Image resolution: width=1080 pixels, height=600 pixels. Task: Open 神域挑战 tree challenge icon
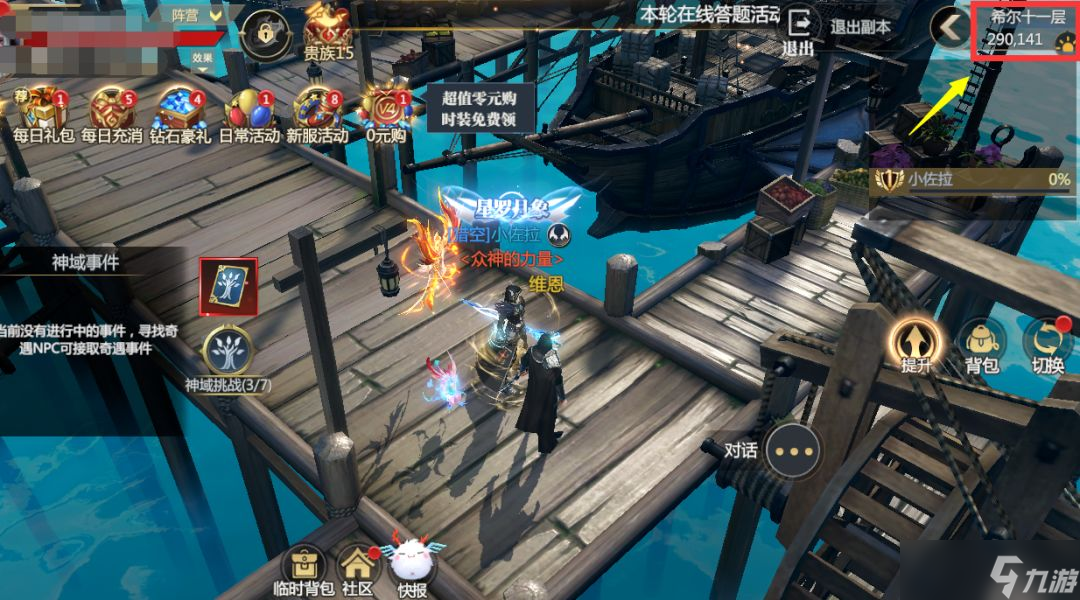pyautogui.click(x=228, y=351)
